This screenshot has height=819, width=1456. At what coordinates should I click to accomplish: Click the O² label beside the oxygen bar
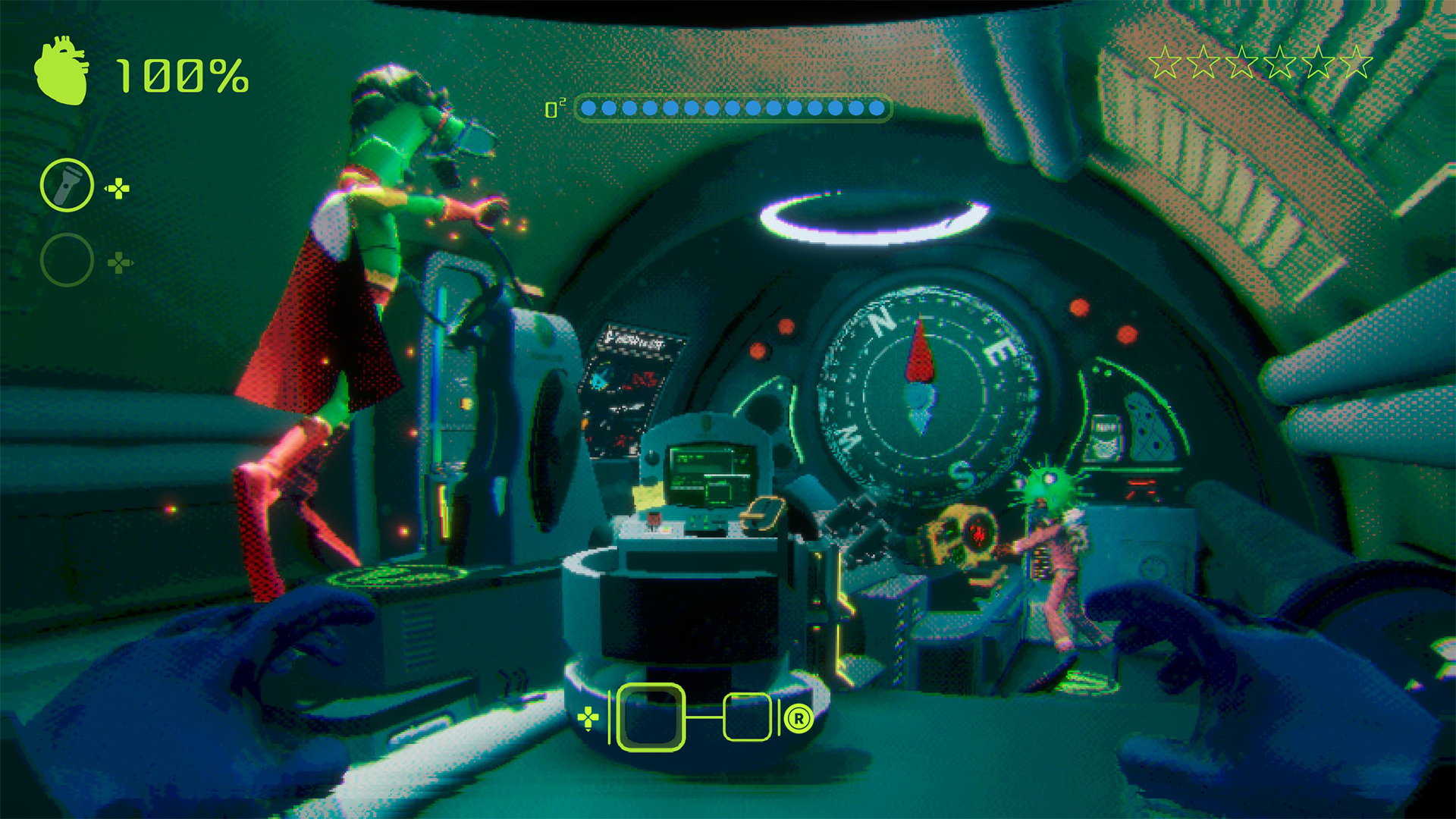(555, 108)
